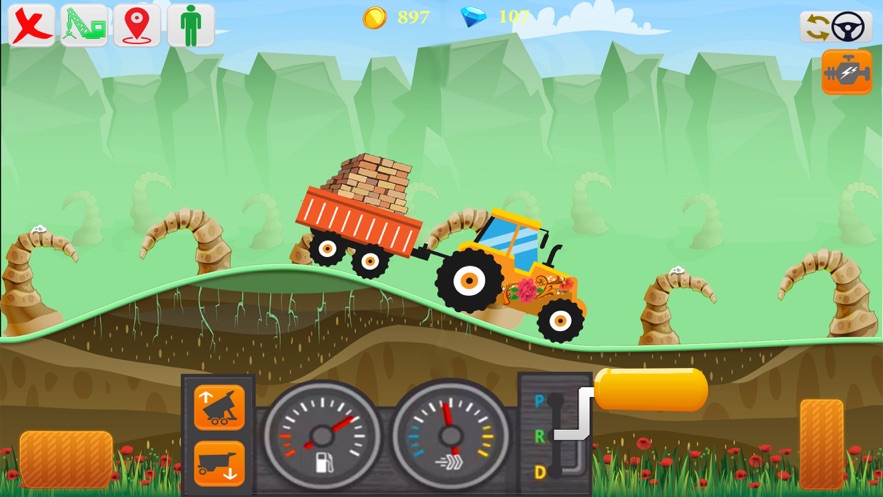The width and height of the screenshot is (883, 497).
Task: Tap the yellow pill-shaped button
Action: (651, 390)
